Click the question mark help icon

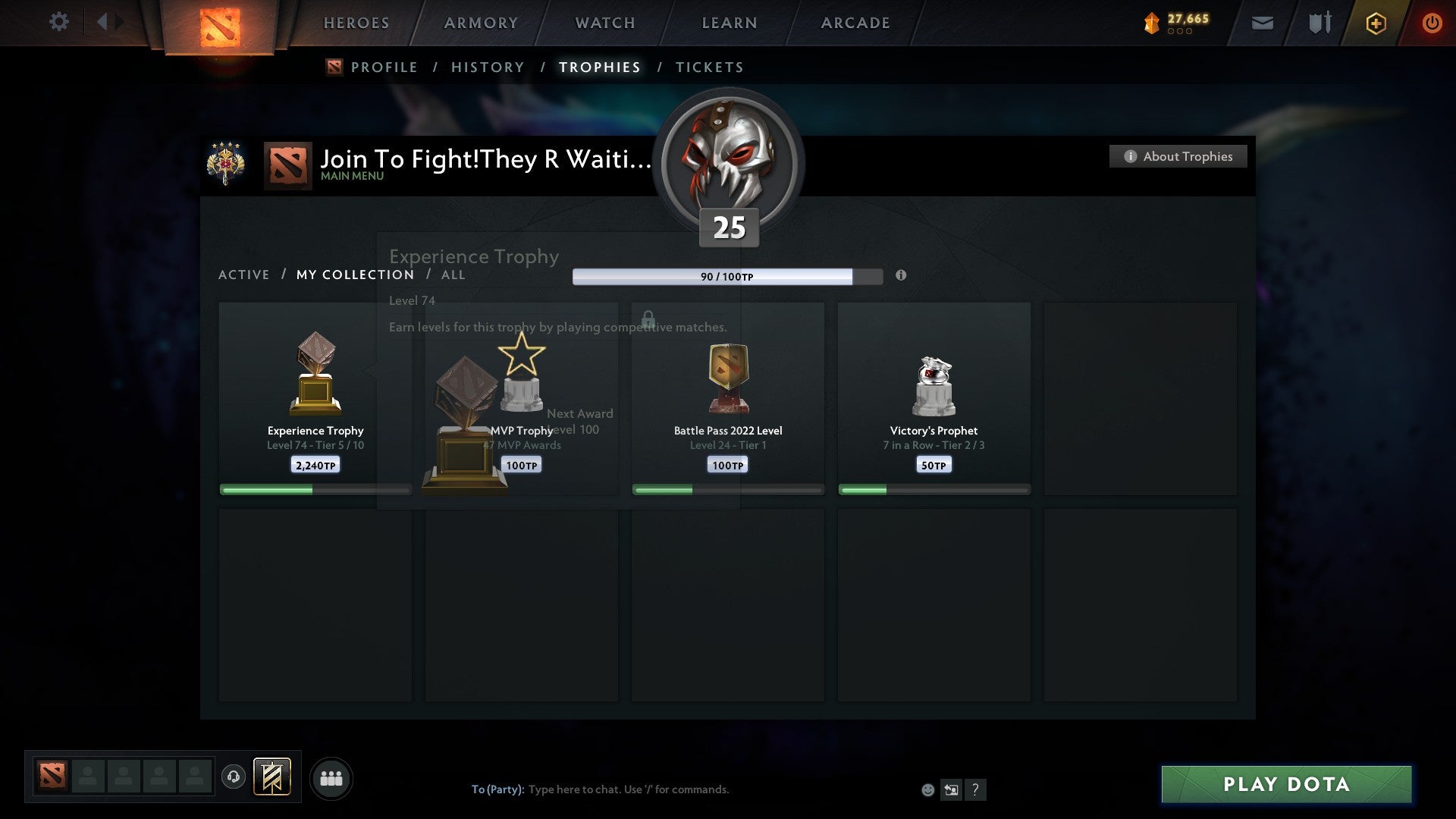976,789
